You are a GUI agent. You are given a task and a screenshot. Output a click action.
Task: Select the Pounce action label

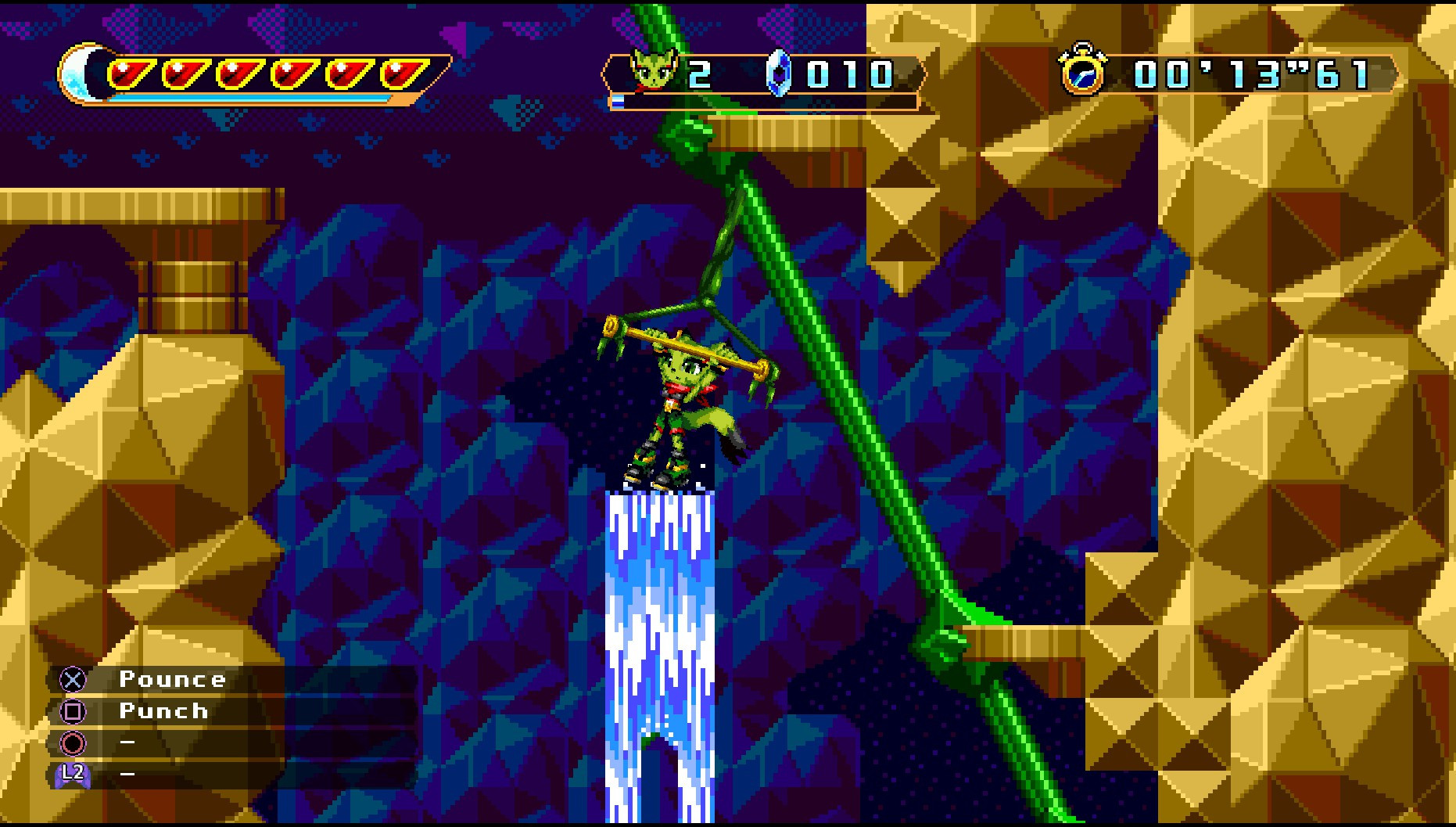(174, 679)
